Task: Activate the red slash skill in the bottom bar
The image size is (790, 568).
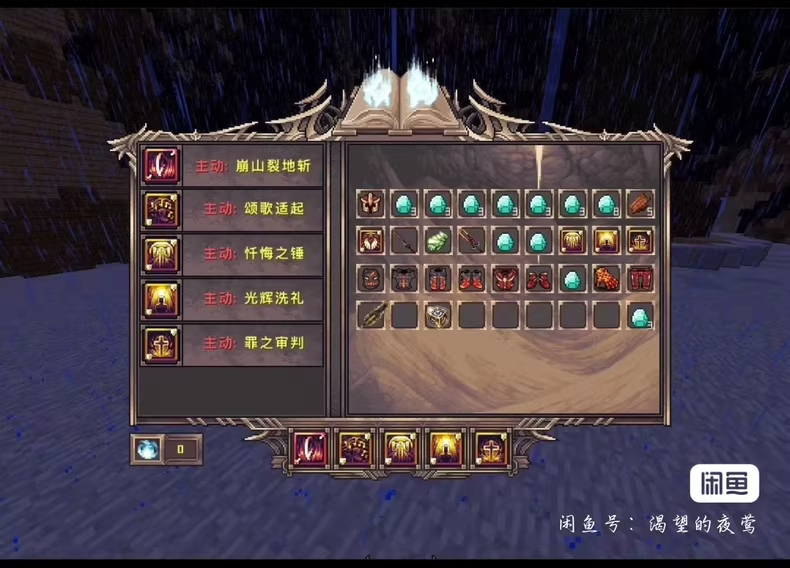Action: pos(309,449)
